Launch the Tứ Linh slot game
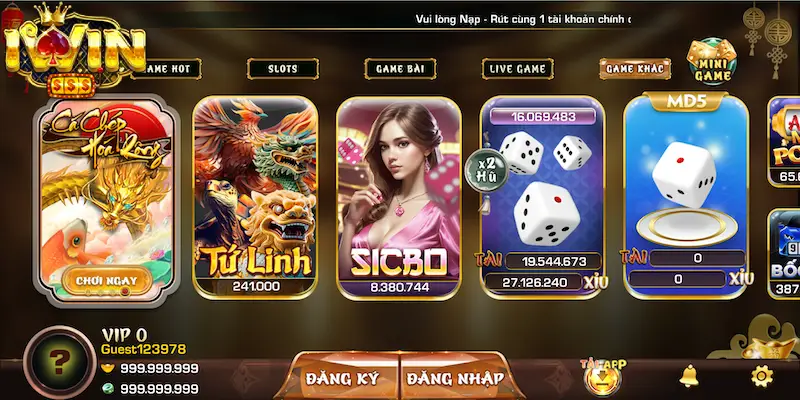800x400 pixels. point(255,195)
